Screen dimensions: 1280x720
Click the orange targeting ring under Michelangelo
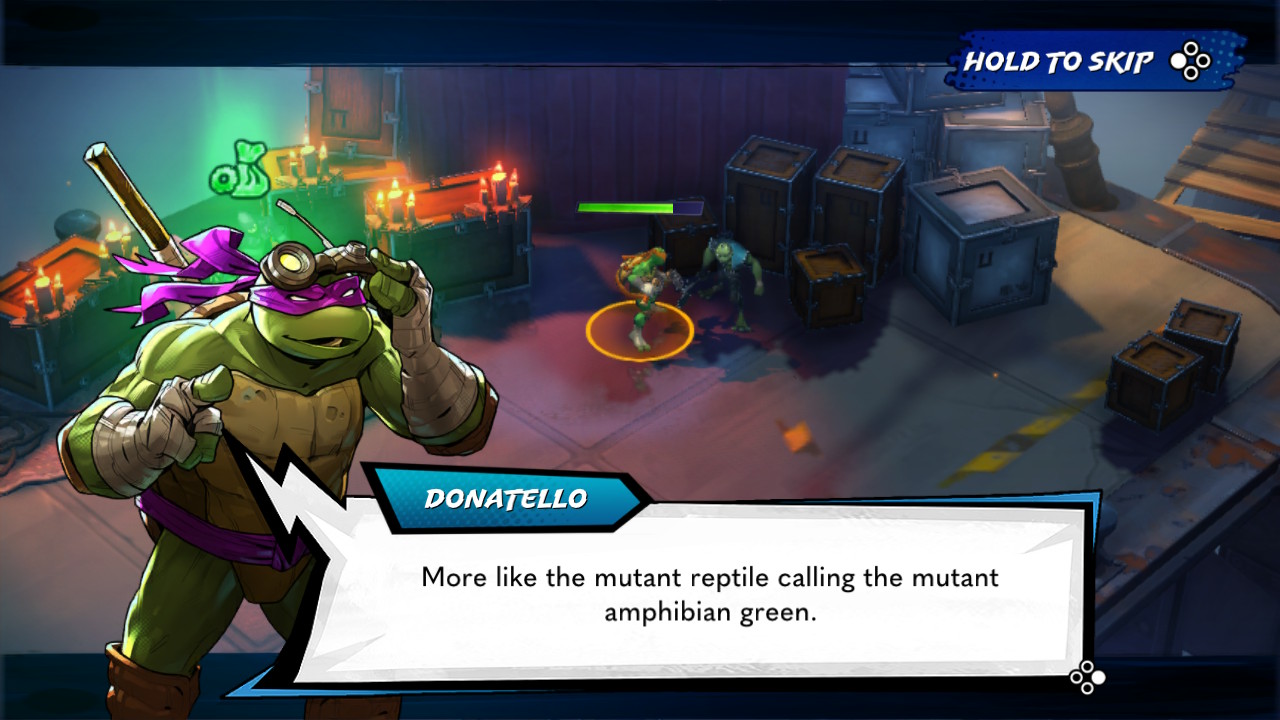tap(638, 327)
